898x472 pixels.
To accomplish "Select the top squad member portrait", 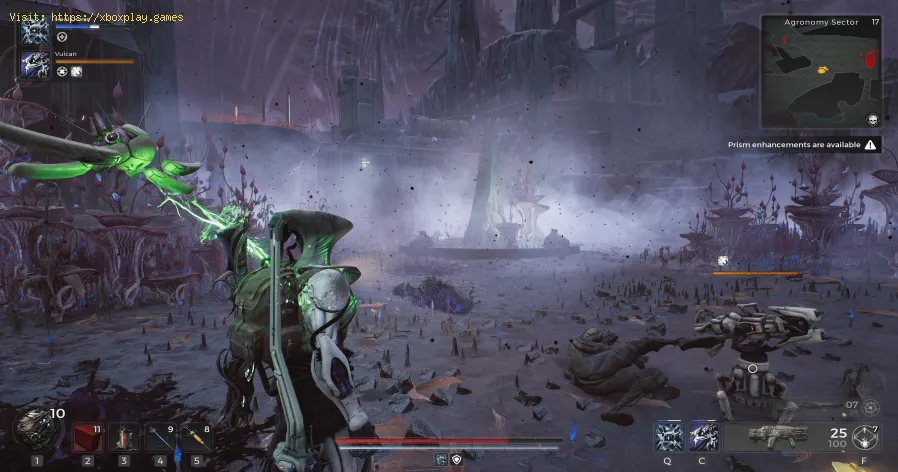I will 35,31.
